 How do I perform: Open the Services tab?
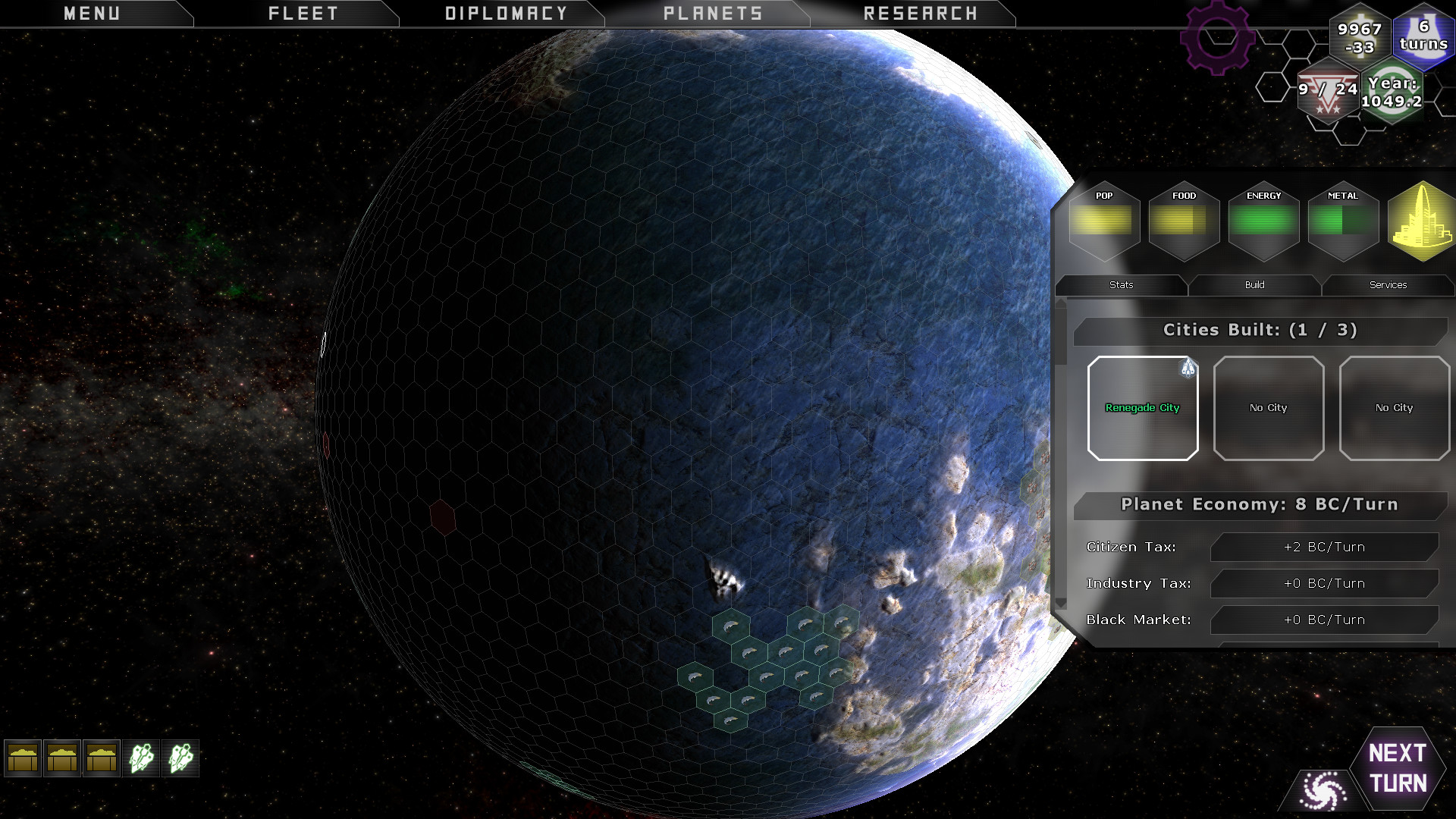pyautogui.click(x=1388, y=285)
